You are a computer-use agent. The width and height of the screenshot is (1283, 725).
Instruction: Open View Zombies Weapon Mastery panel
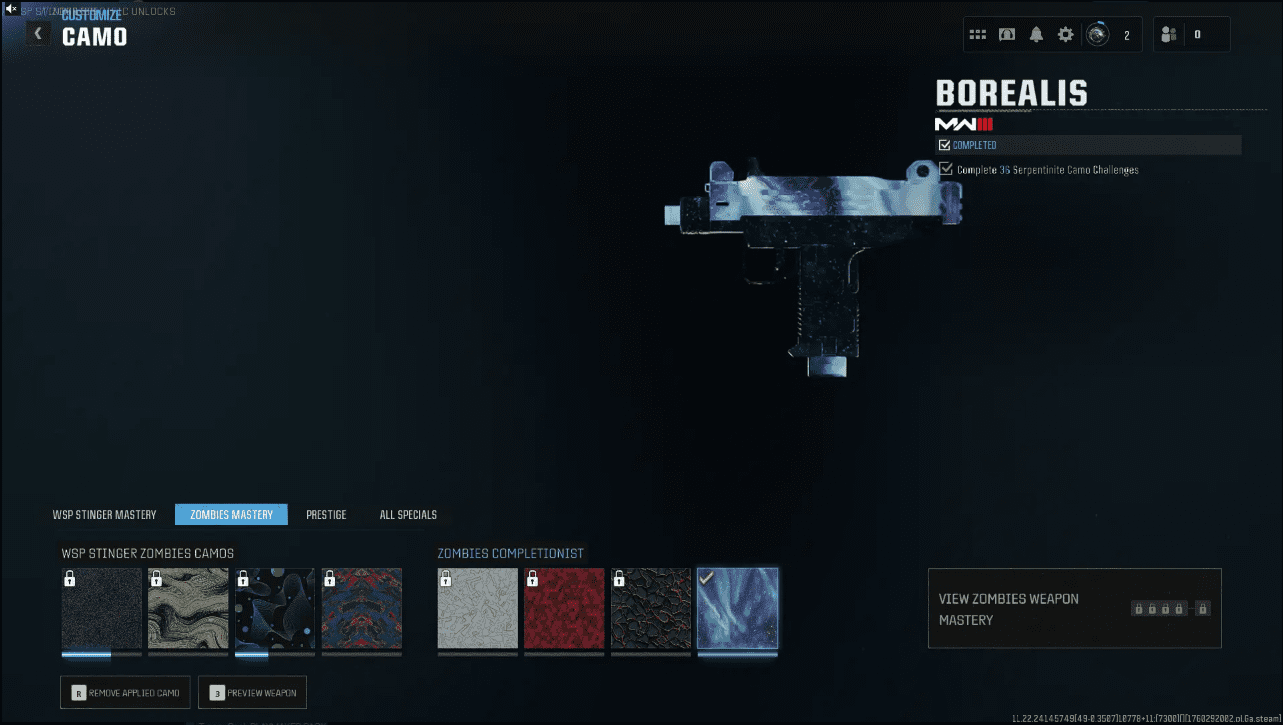point(1074,609)
